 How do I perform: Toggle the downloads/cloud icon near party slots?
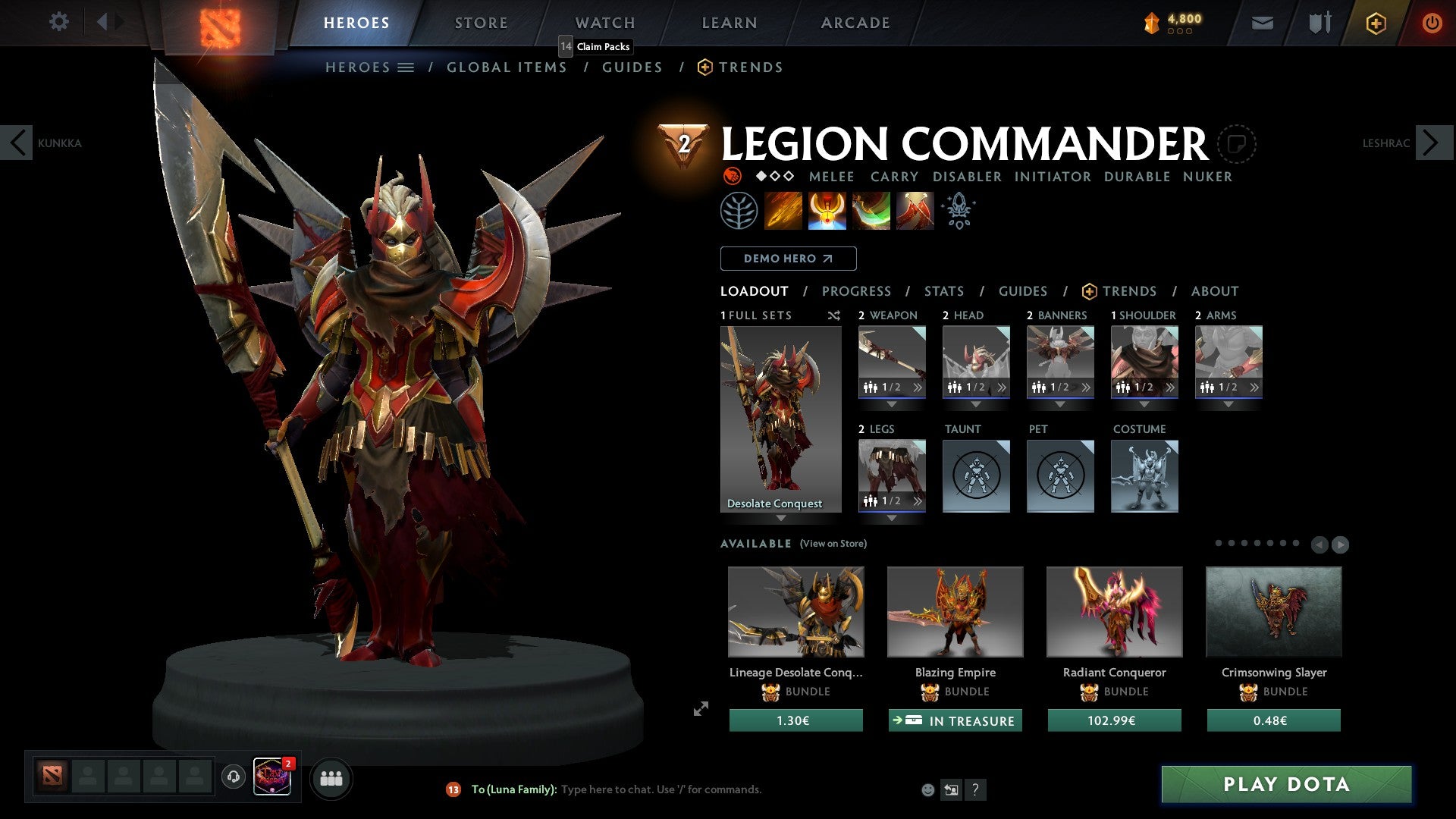click(x=233, y=777)
